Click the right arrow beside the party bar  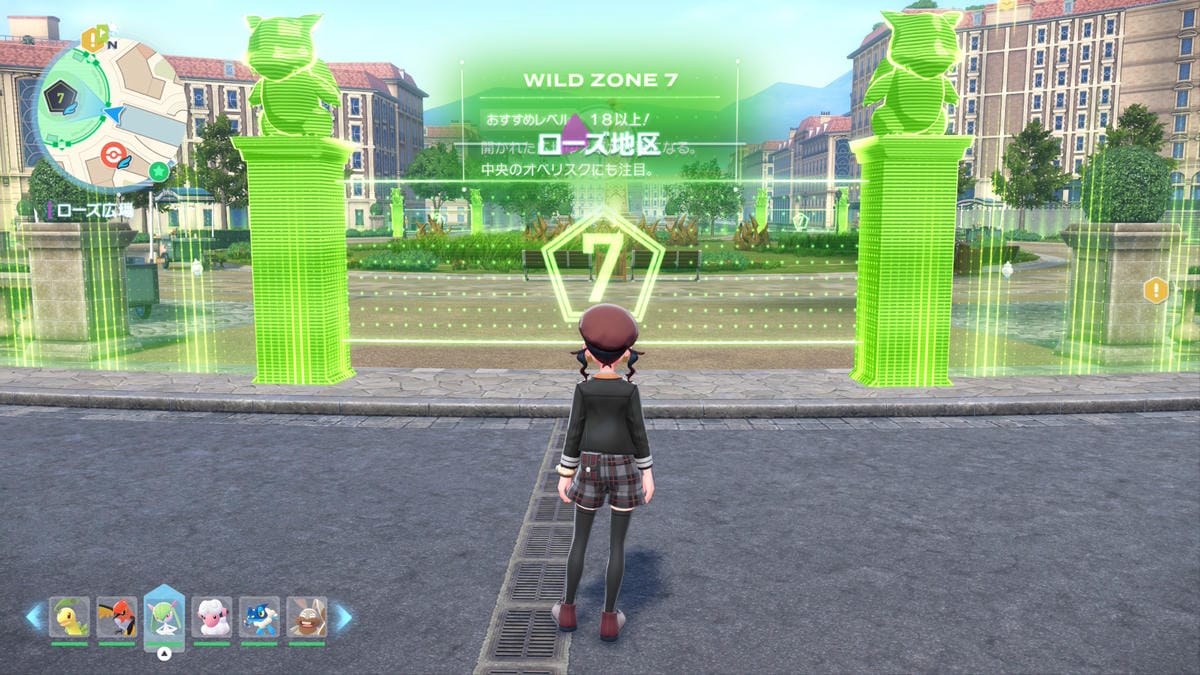click(x=342, y=617)
